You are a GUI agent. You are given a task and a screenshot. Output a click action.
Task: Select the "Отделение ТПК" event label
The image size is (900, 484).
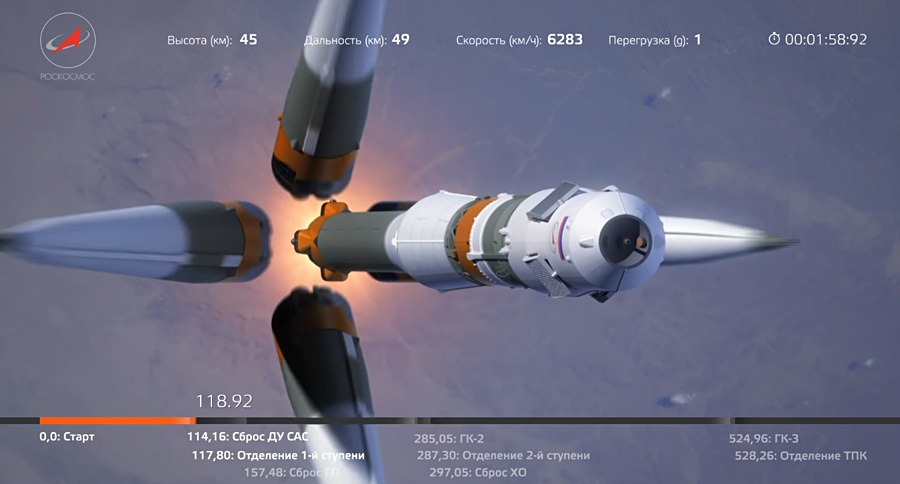tap(801, 455)
